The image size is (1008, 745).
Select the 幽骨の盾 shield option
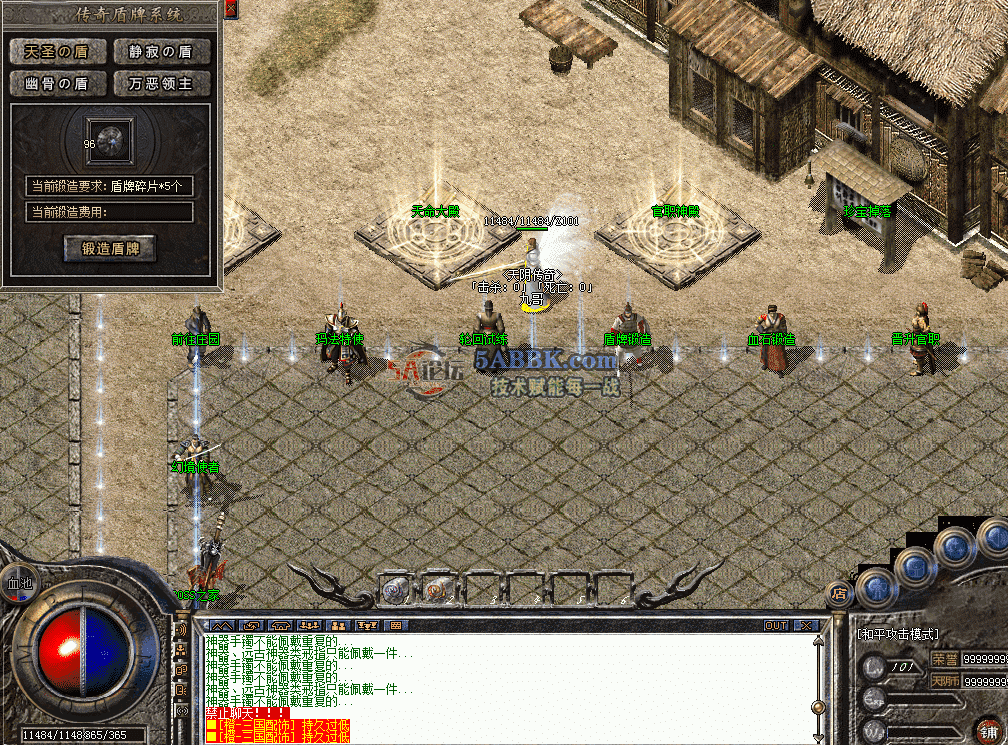coord(56,83)
